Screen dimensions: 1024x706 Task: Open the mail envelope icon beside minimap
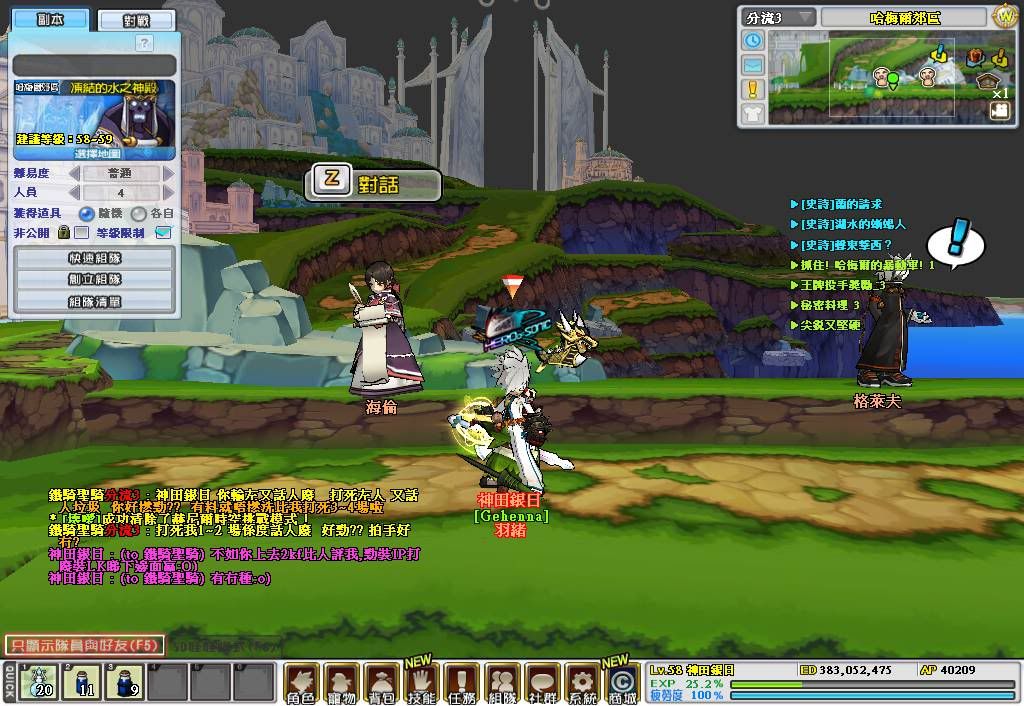[x=752, y=65]
